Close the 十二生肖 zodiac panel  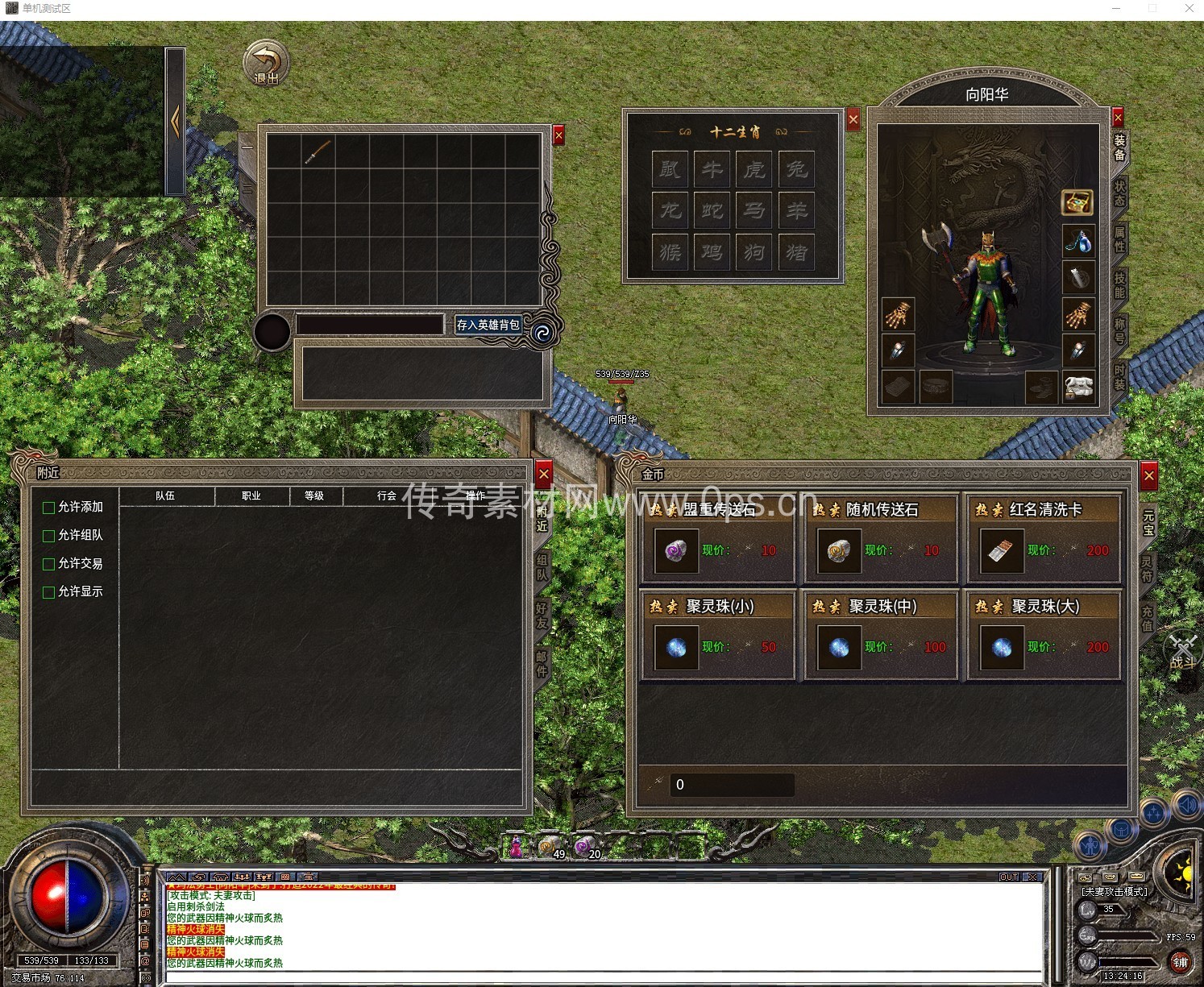tap(853, 120)
